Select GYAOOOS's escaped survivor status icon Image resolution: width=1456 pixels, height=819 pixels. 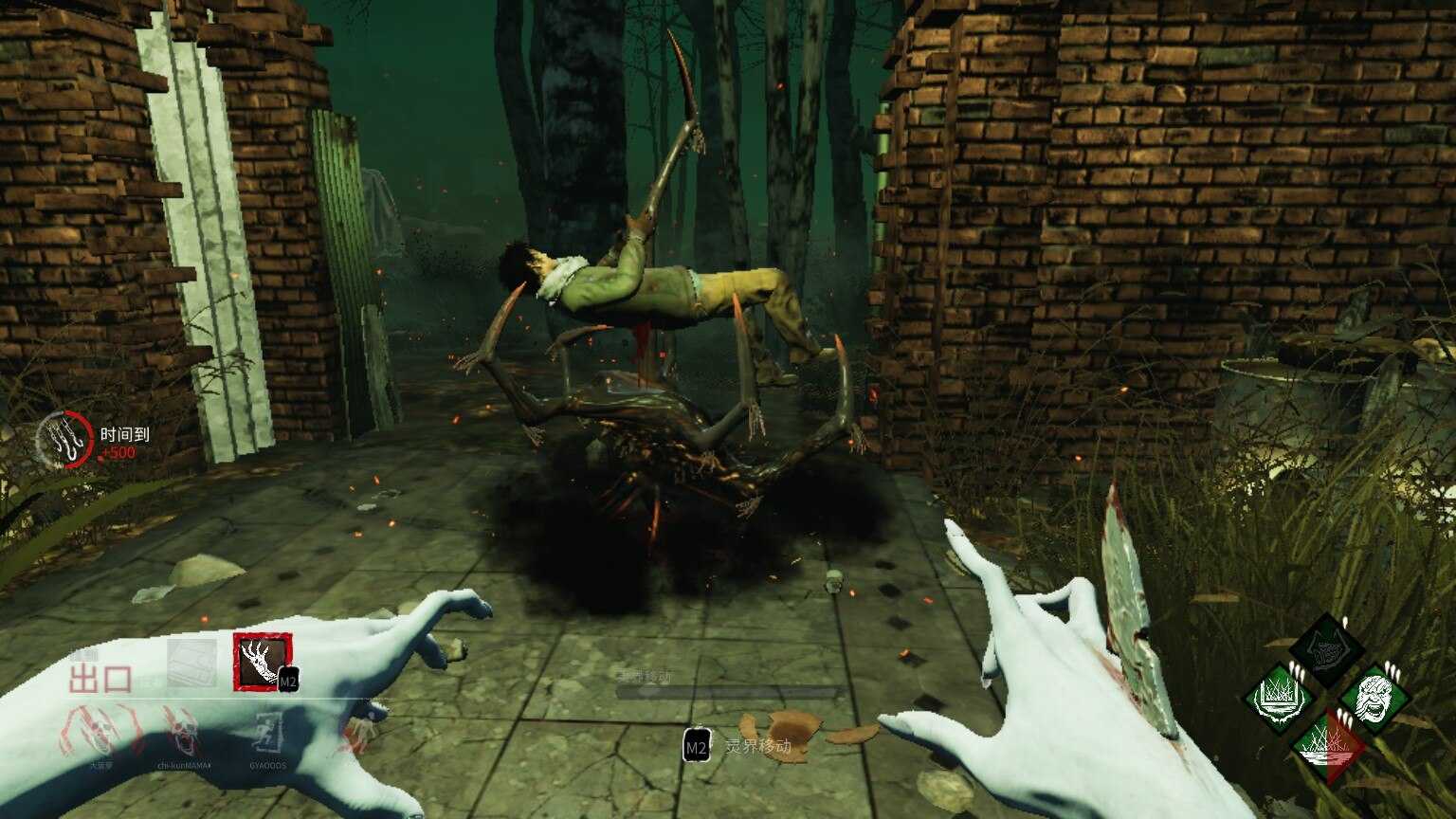tap(269, 732)
